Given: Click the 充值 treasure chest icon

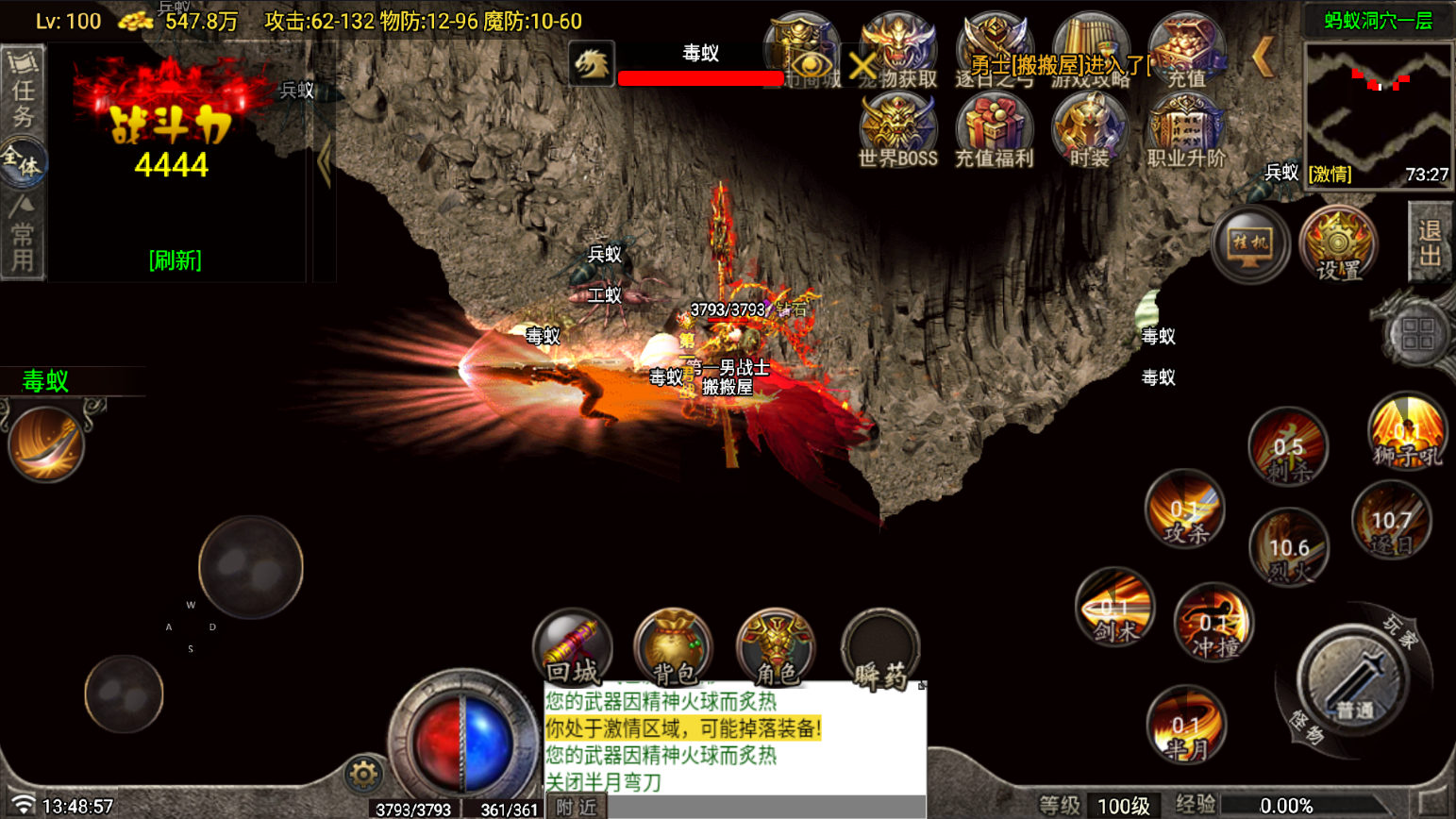Looking at the screenshot, I should (1186, 51).
